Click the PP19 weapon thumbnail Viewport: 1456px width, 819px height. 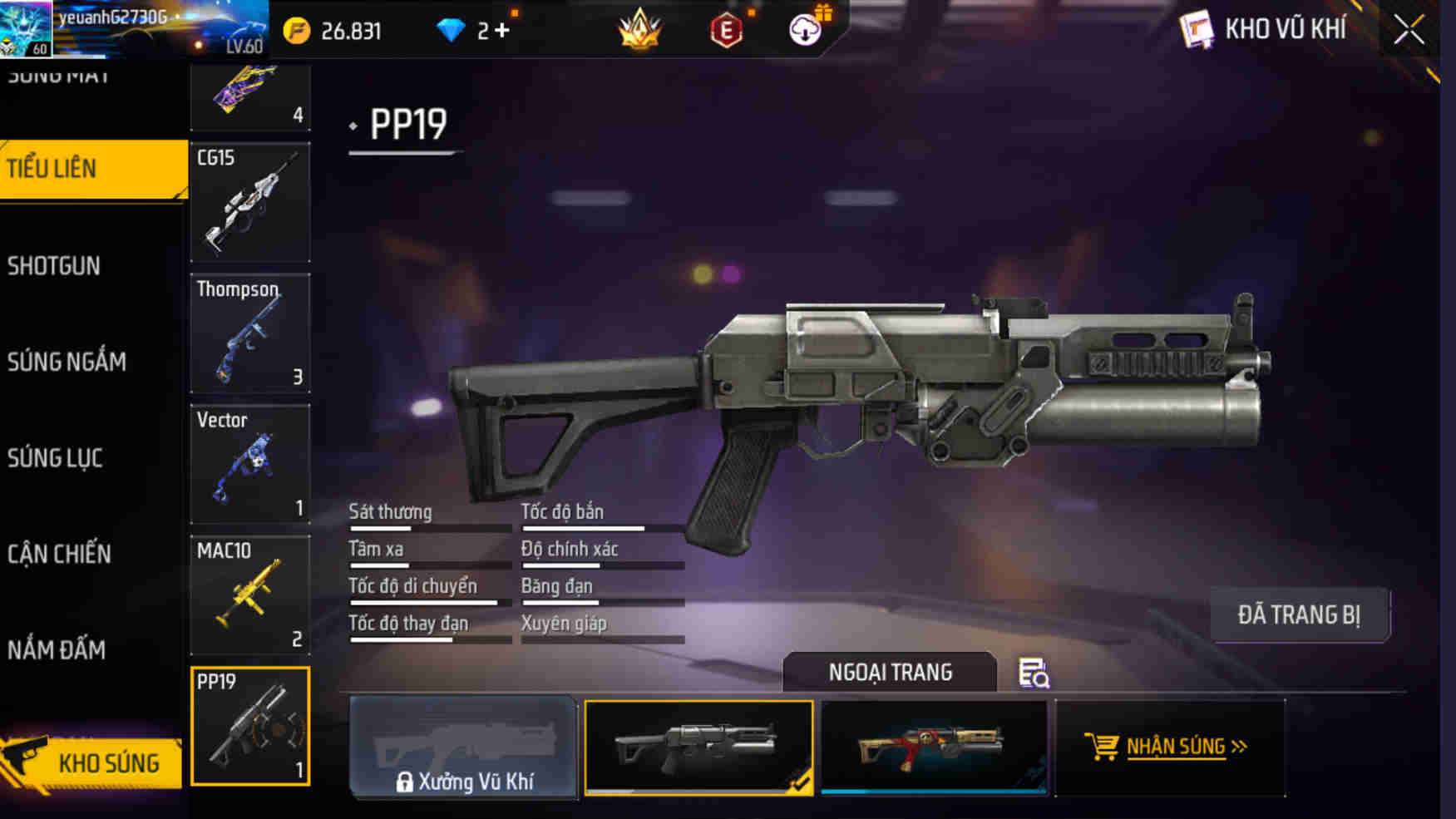pyautogui.click(x=249, y=726)
